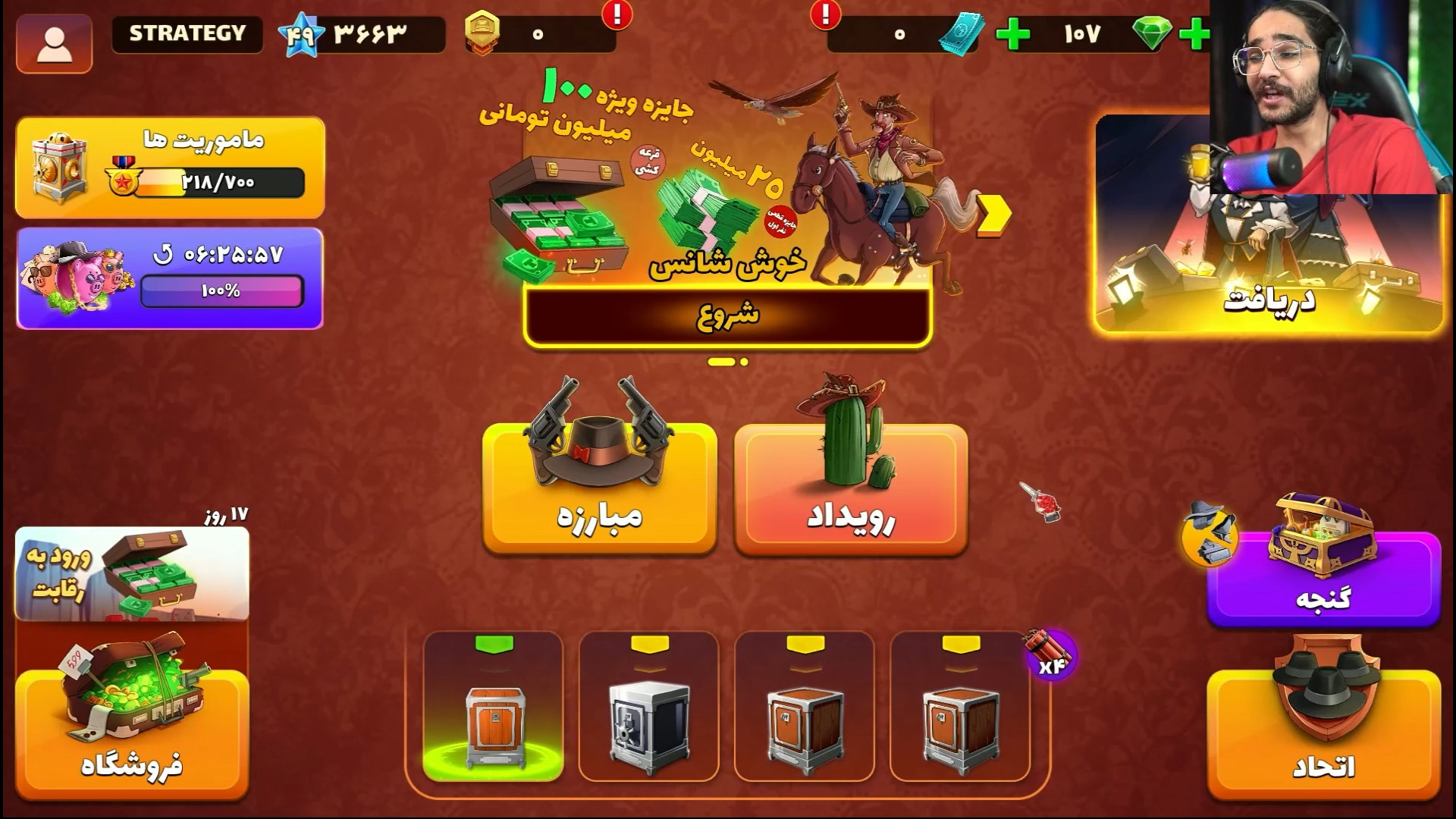The image size is (1456, 819).
Task: Click the notification alert above the cash counter
Action: click(826, 14)
